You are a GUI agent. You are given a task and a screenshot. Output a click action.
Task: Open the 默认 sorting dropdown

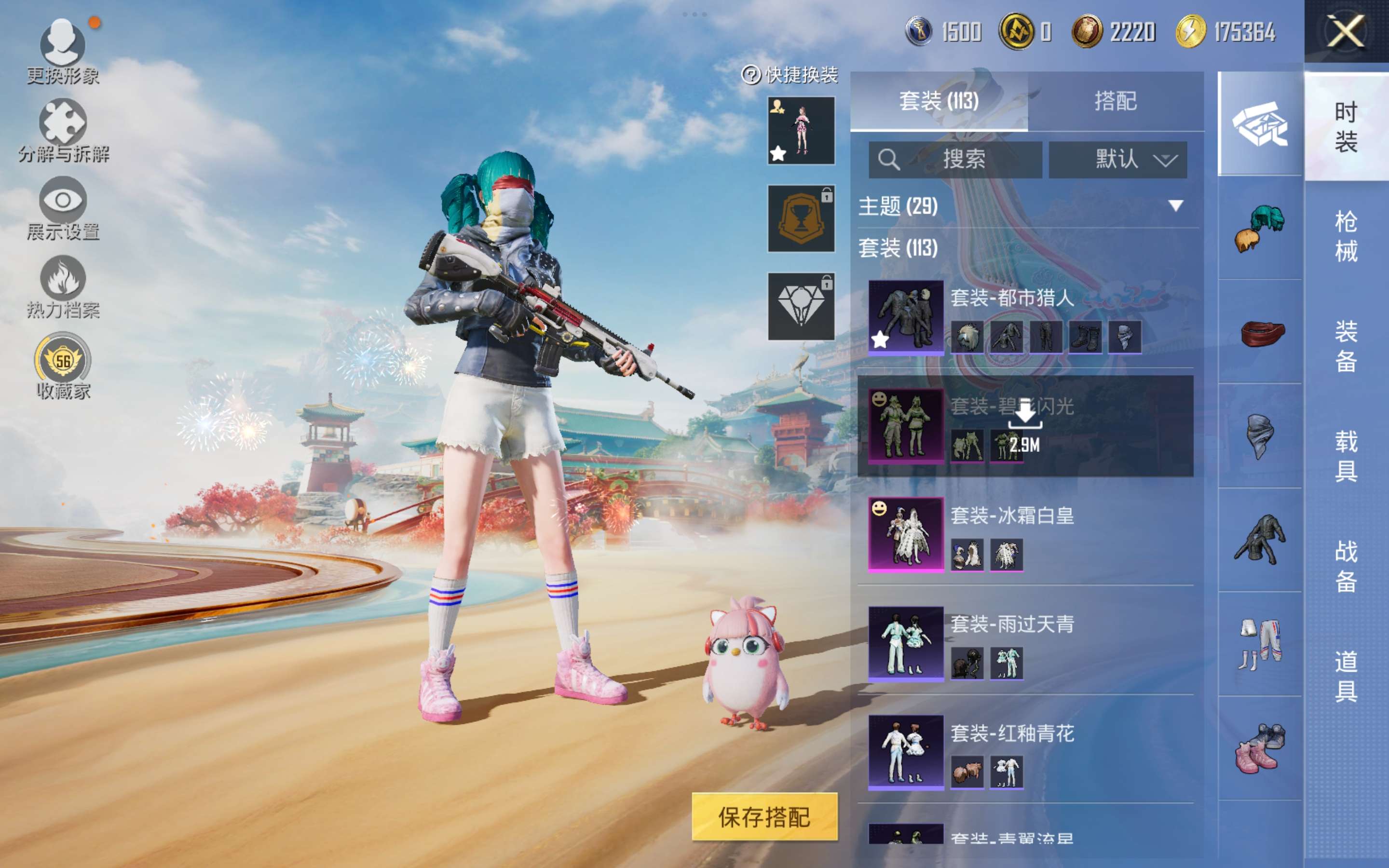point(1117,160)
